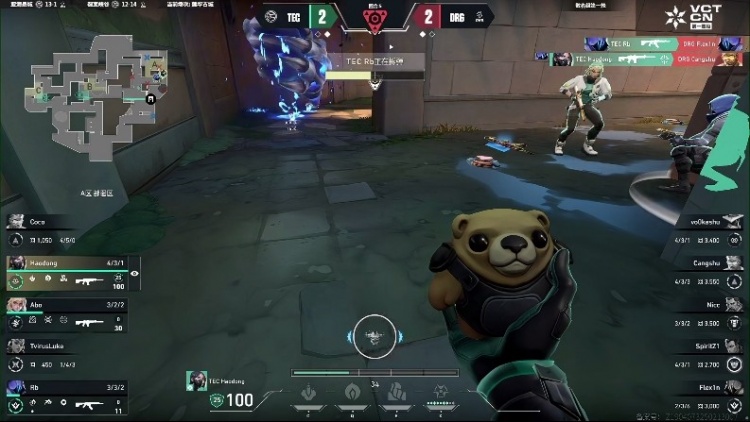Click the eye icon beside Haodong
Viewport: 750px width, 422px height.
point(135,273)
